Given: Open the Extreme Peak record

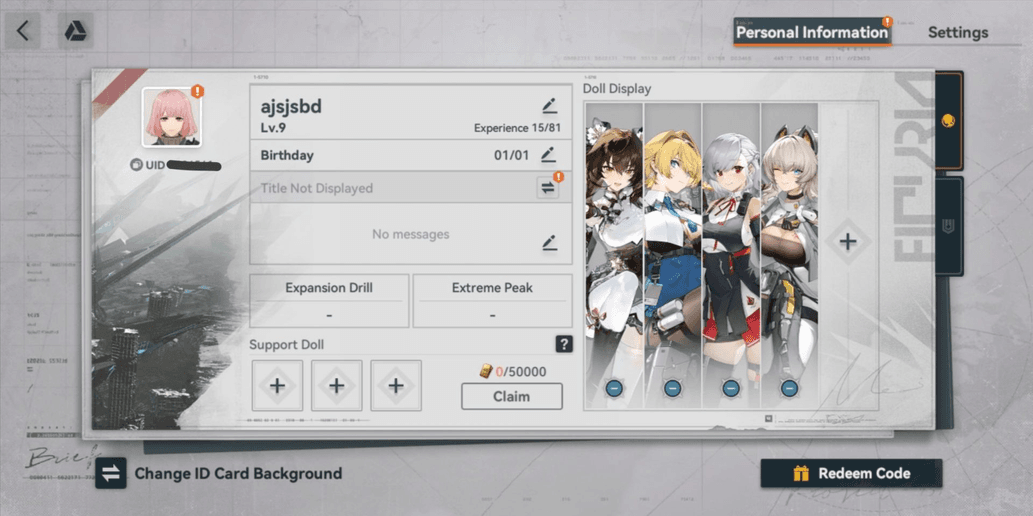Looking at the screenshot, I should [492, 300].
